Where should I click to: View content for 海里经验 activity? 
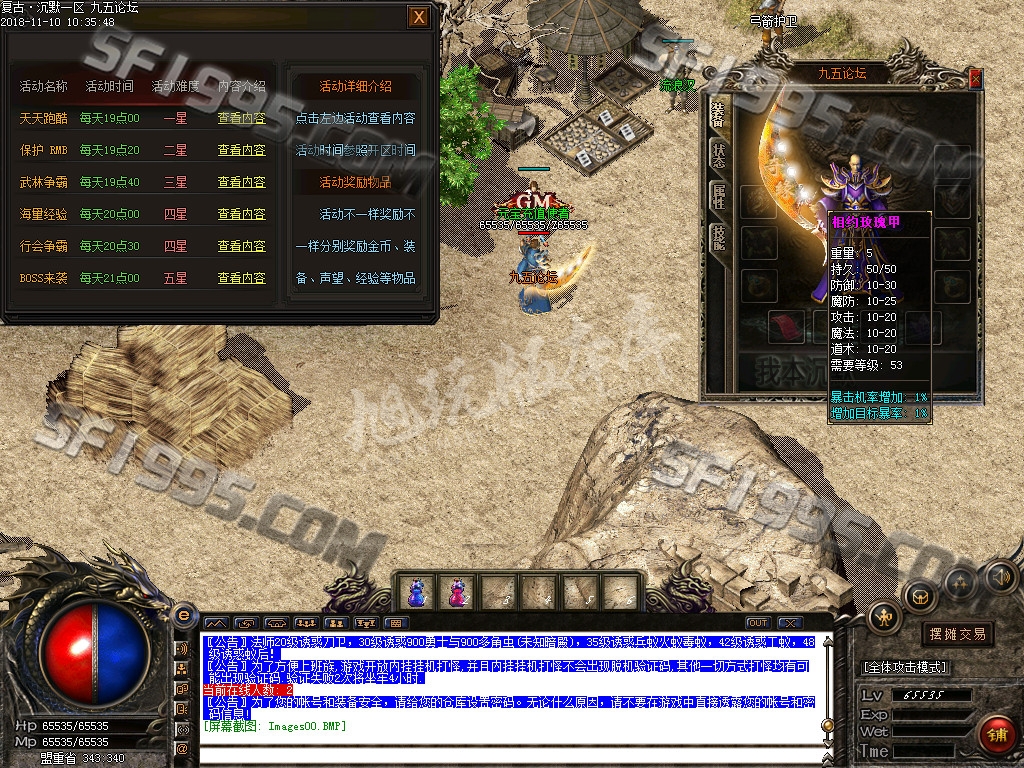click(242, 214)
